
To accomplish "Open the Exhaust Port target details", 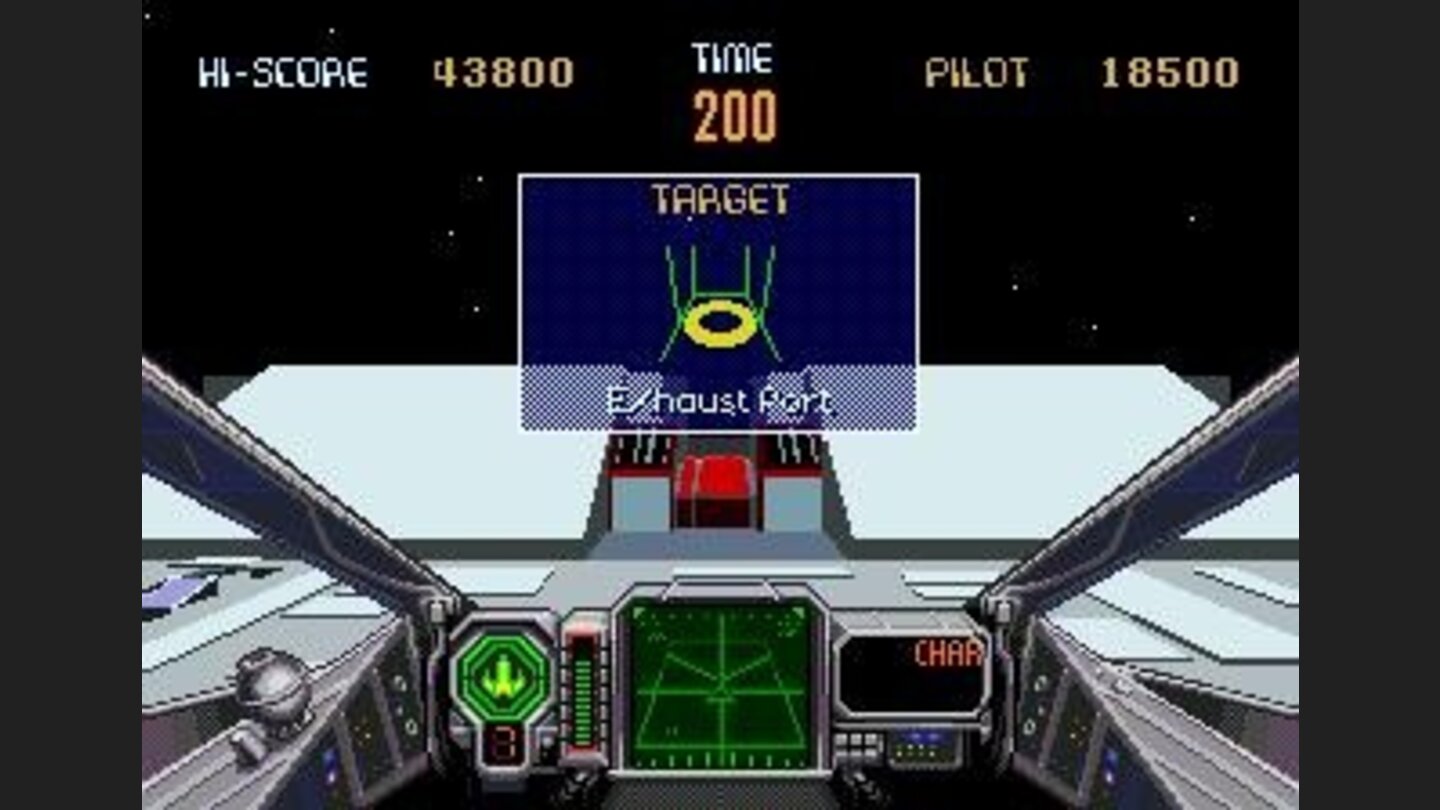I will (x=718, y=402).
